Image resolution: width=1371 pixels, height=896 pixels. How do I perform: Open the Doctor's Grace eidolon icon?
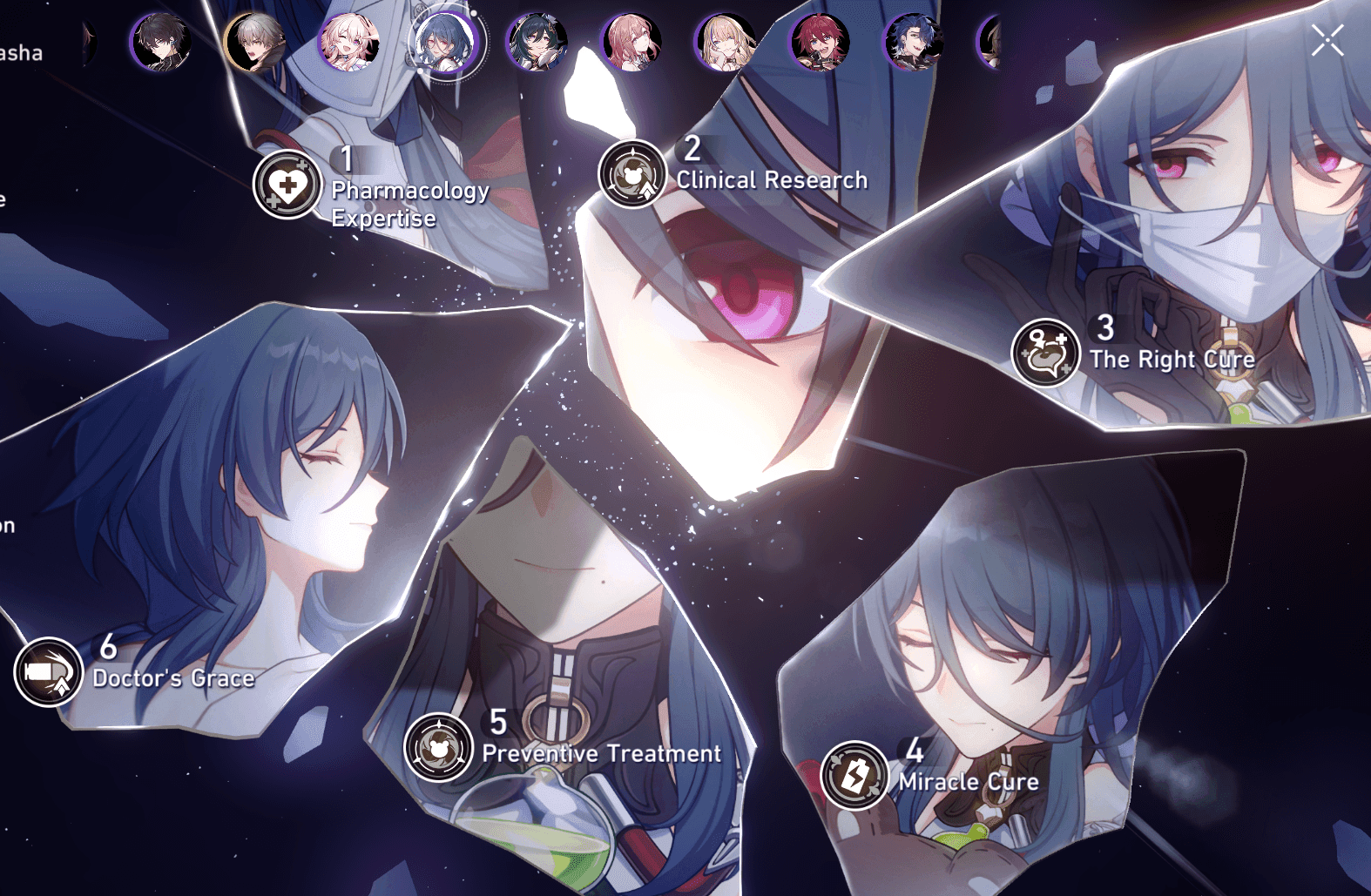click(x=48, y=671)
